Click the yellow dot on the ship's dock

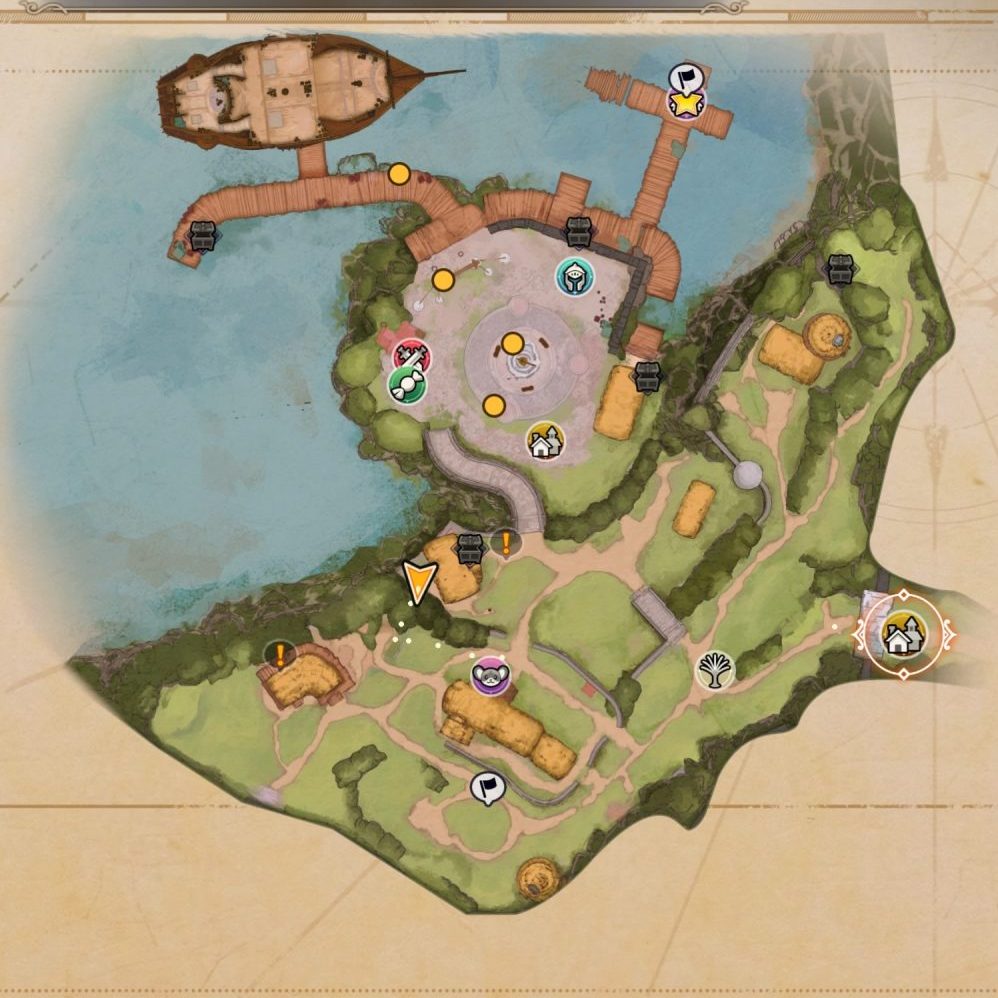click(x=399, y=175)
